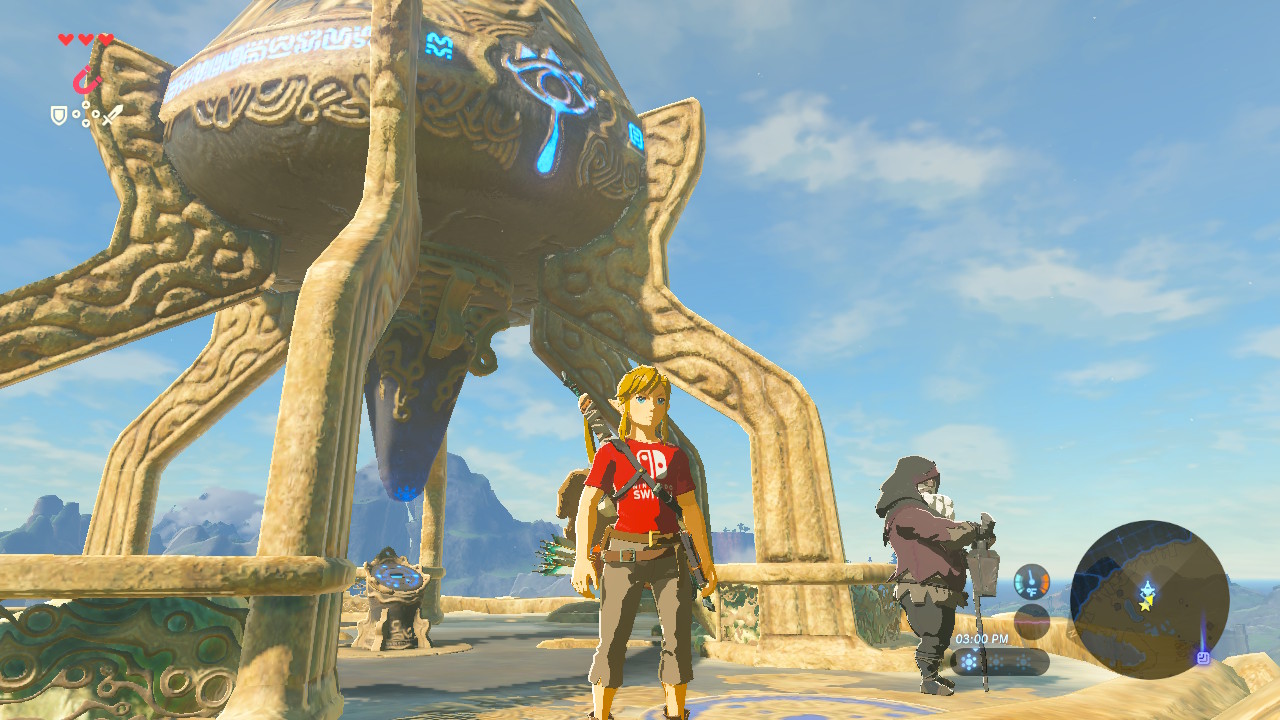The height and width of the screenshot is (720, 1280).
Task: Click the shield icon in the HUD
Action: 59,115
